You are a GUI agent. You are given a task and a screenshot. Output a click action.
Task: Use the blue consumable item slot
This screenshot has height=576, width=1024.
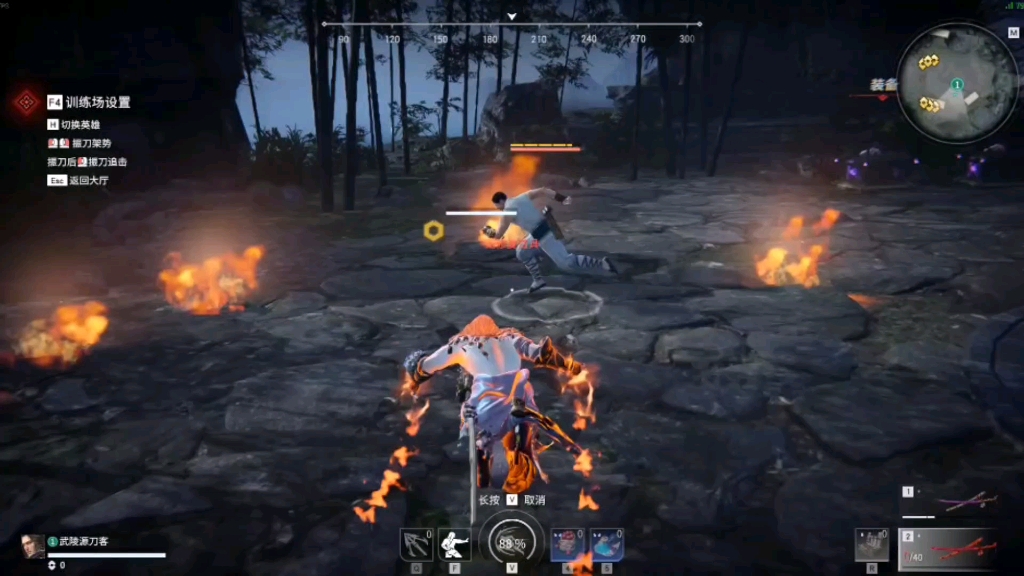click(x=606, y=545)
